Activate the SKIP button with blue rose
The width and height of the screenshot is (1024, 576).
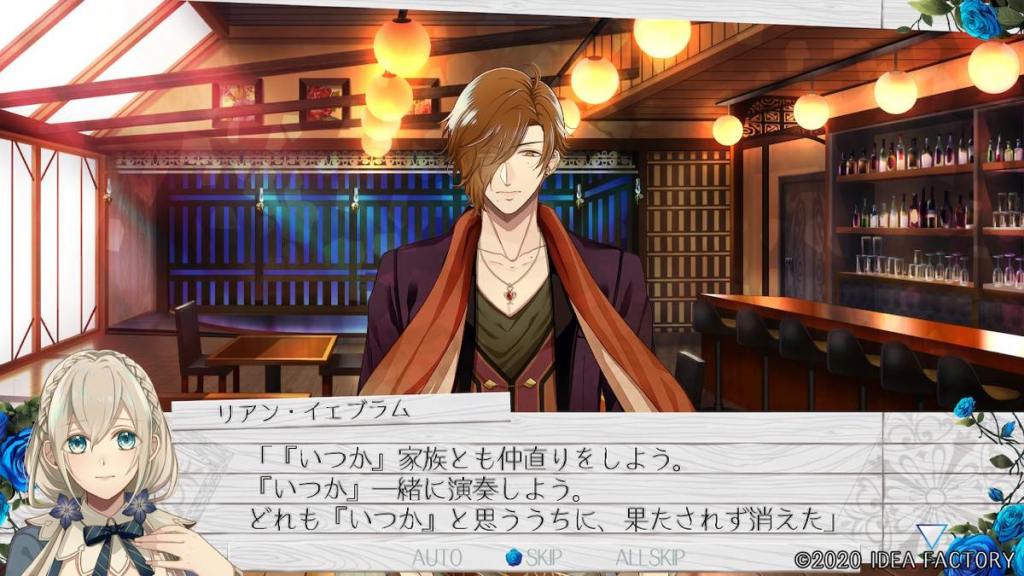tap(529, 557)
